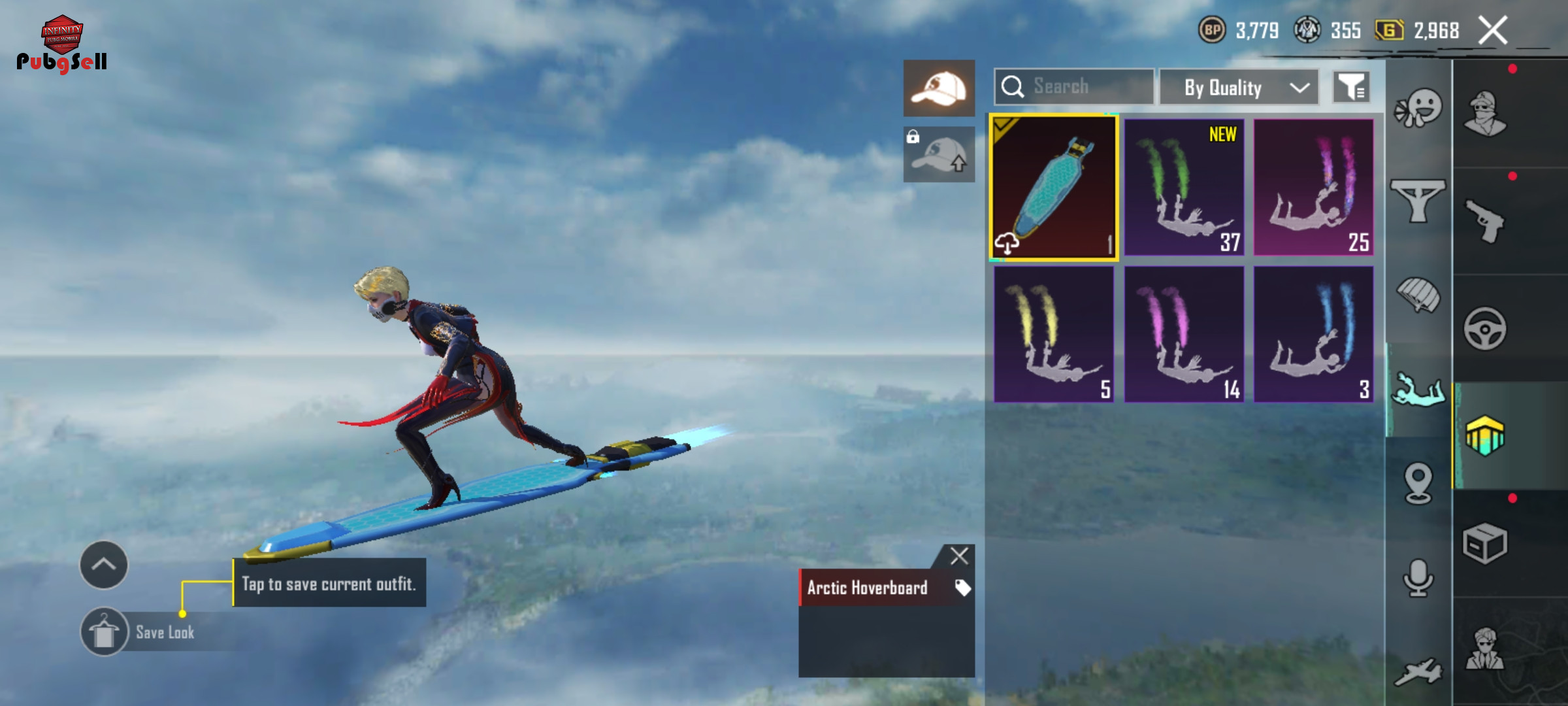The width and height of the screenshot is (1568, 706).
Task: Switch to the parachute category tab
Action: (x=1418, y=295)
